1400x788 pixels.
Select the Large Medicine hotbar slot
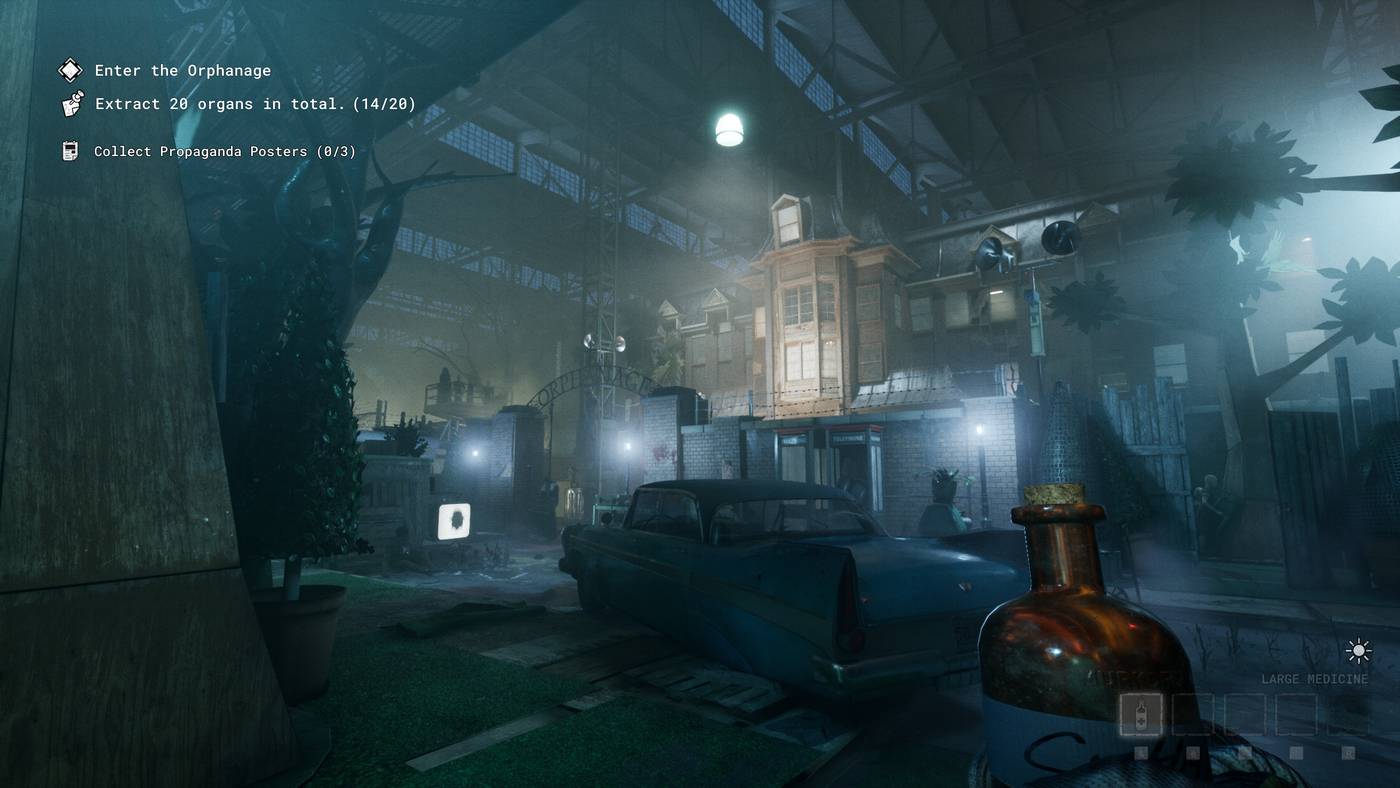1141,714
